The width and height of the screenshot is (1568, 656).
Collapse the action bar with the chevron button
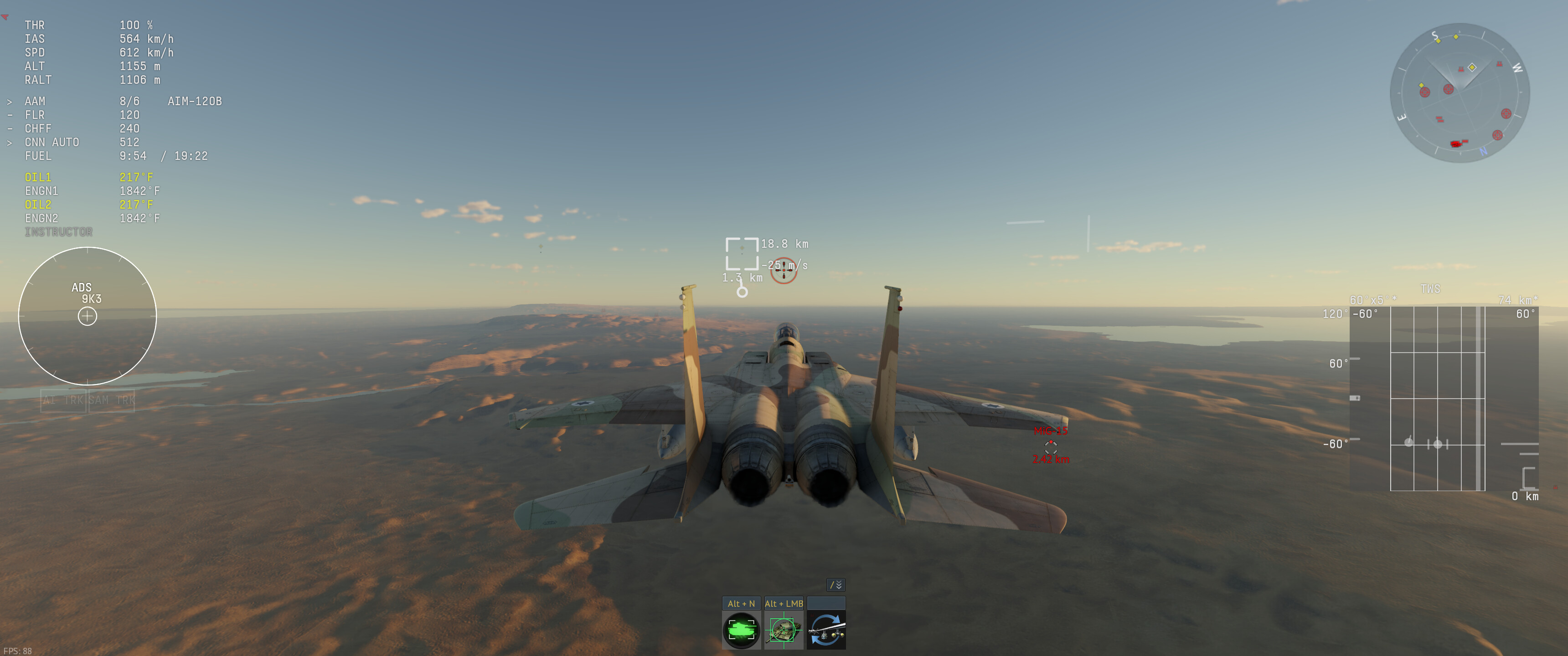tap(836, 585)
